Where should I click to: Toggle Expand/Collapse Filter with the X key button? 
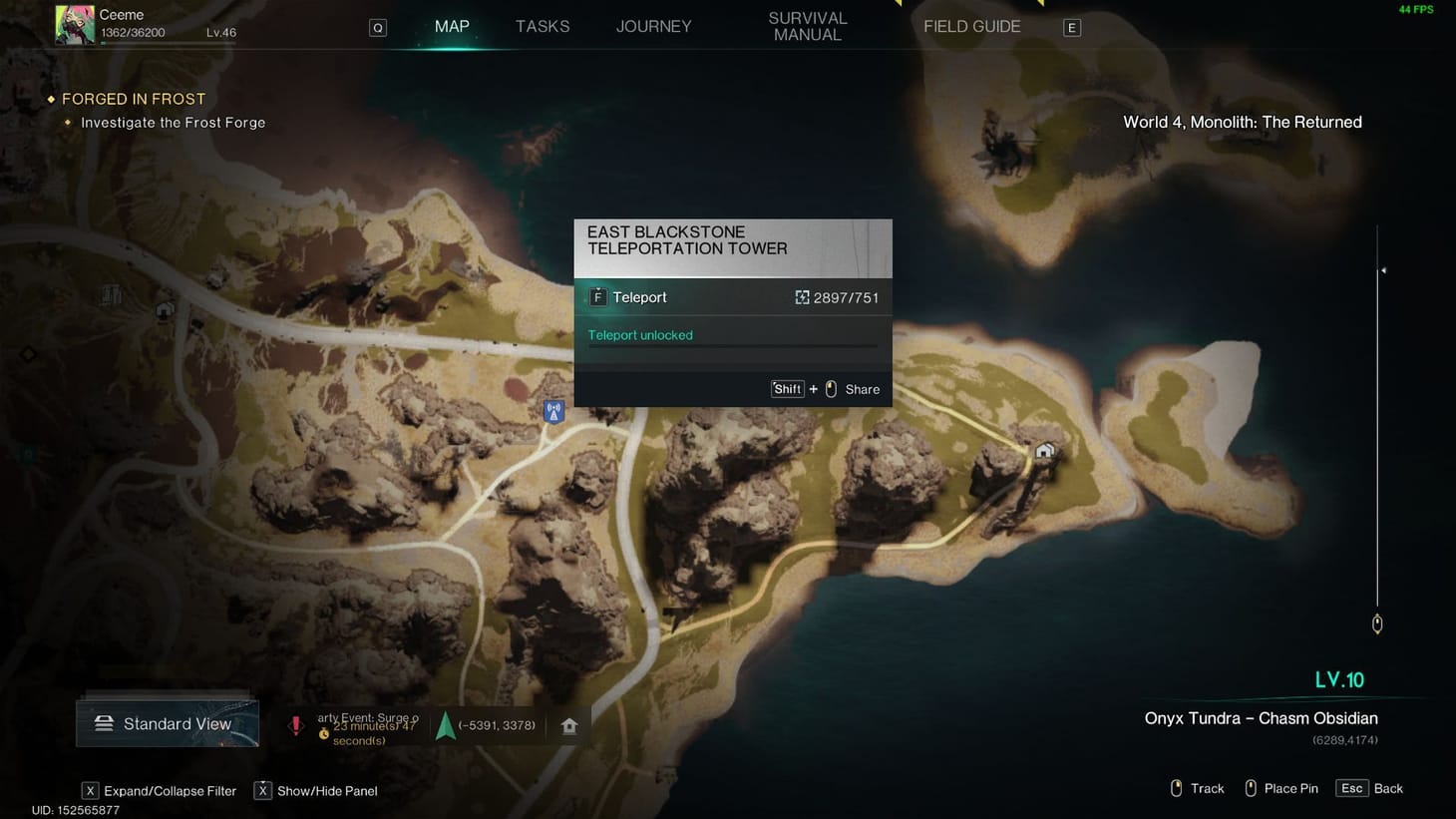pyautogui.click(x=91, y=790)
